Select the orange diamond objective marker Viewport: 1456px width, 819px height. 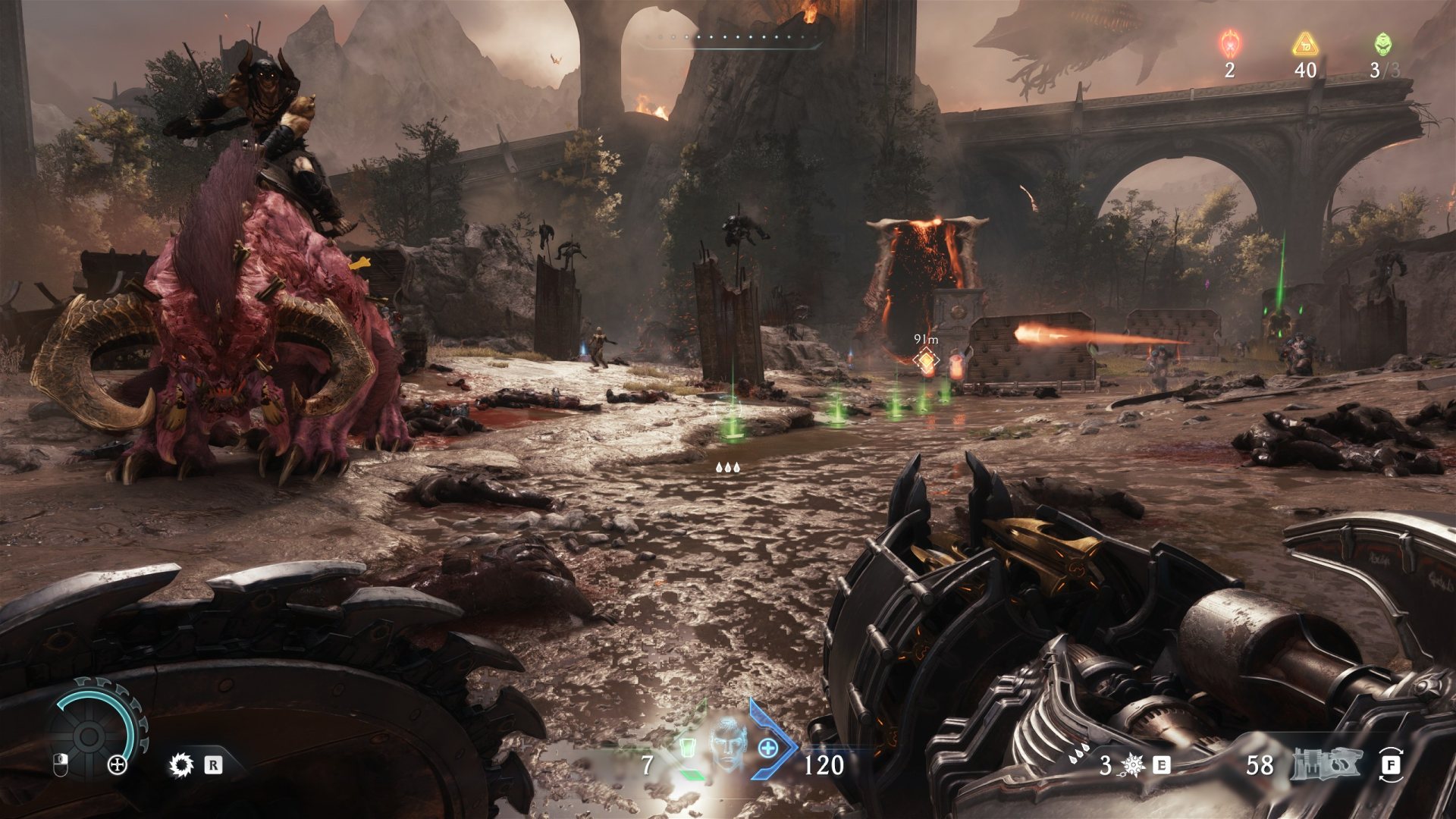(x=926, y=360)
